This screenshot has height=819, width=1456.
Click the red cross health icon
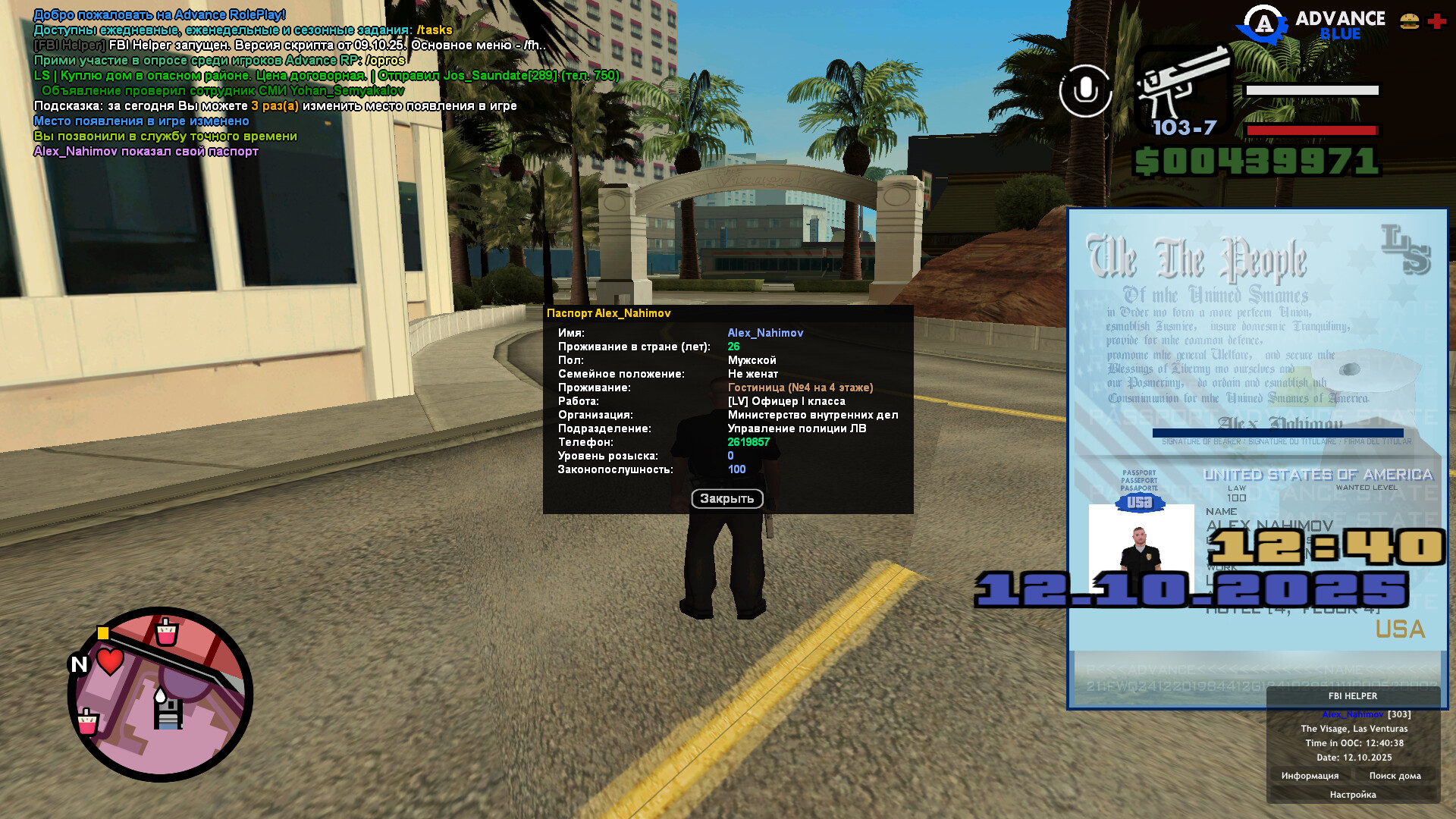click(x=1436, y=21)
